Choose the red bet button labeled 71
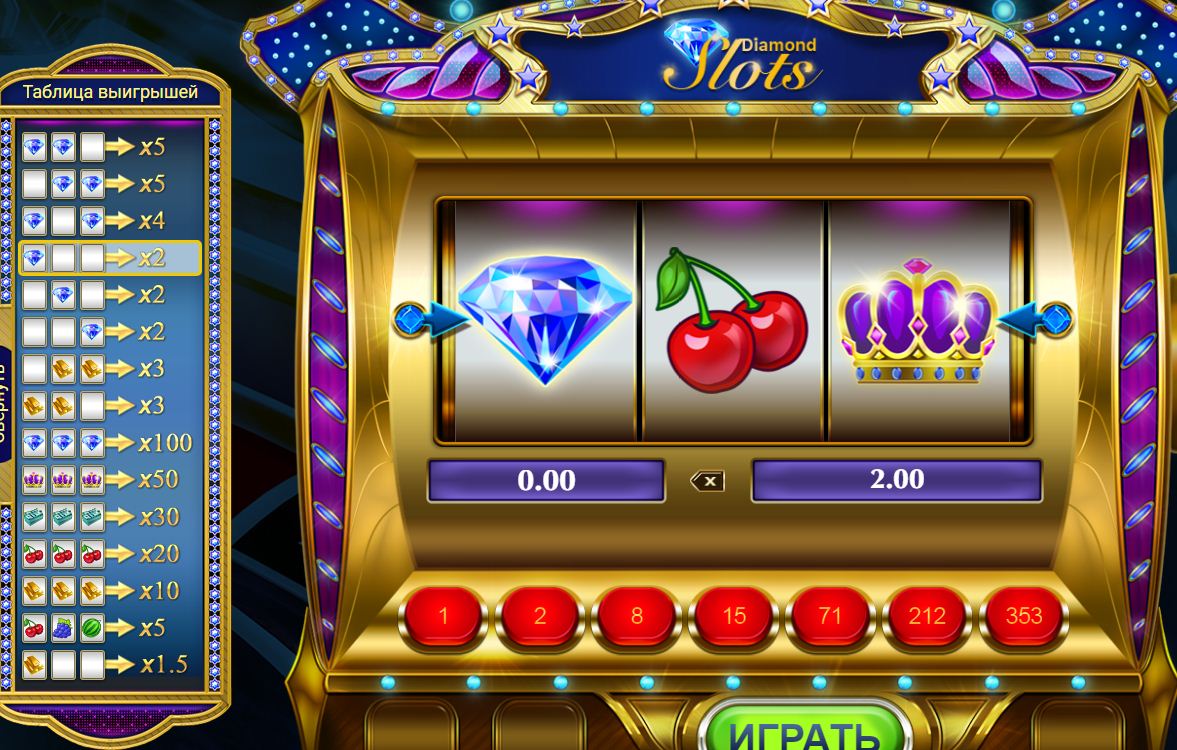The image size is (1177, 750). click(x=830, y=615)
